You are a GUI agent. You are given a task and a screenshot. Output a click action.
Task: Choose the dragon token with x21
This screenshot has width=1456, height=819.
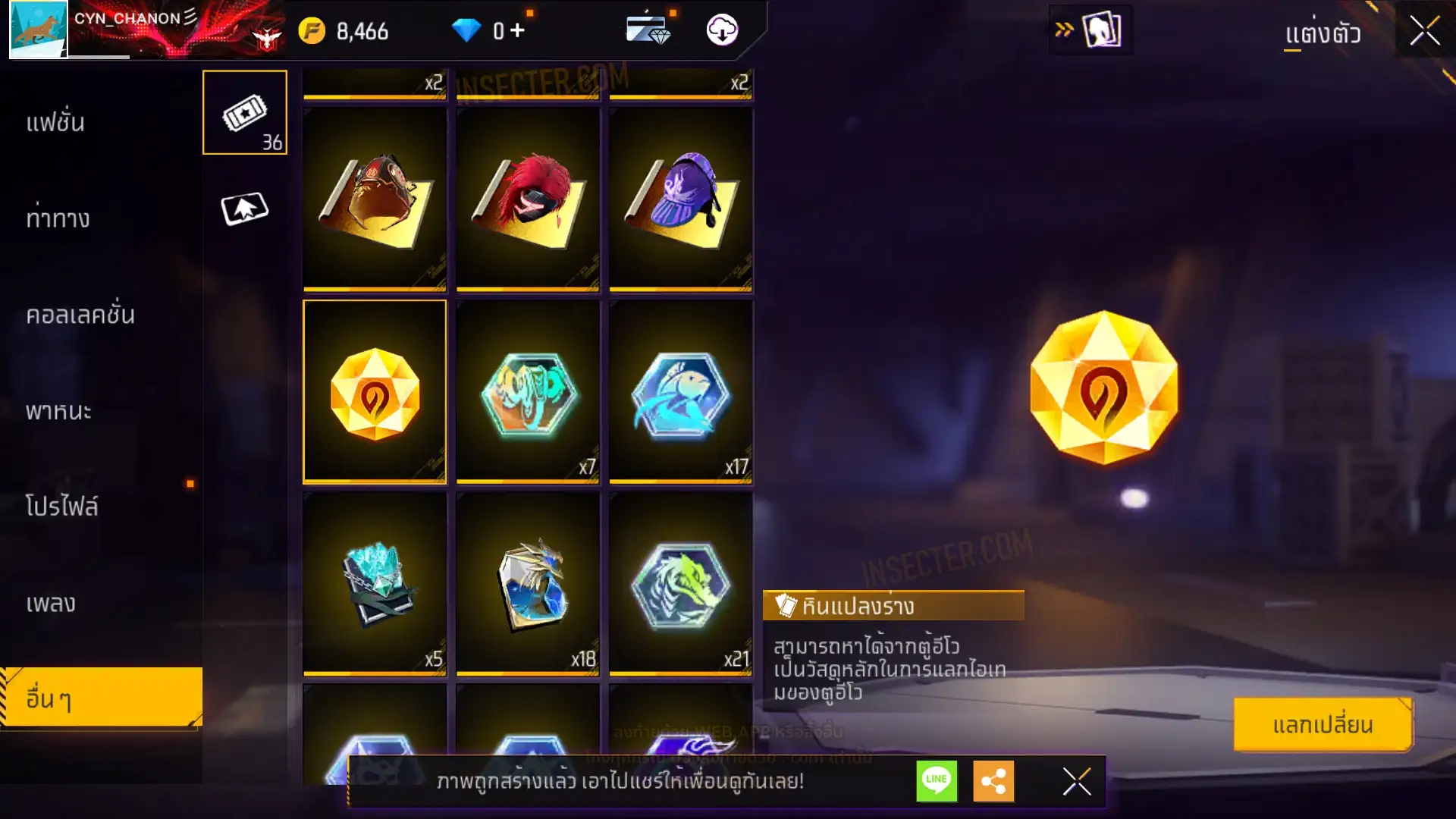pyautogui.click(x=681, y=582)
